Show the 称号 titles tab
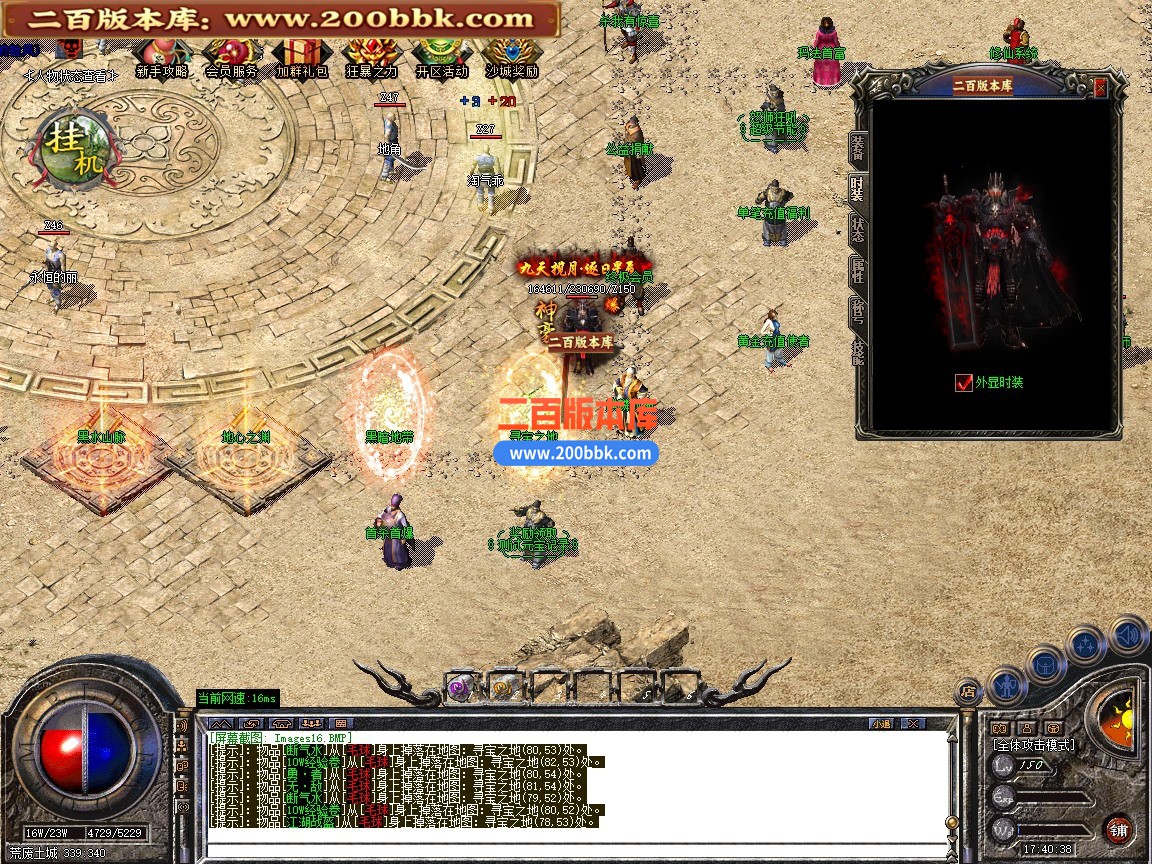 click(858, 309)
